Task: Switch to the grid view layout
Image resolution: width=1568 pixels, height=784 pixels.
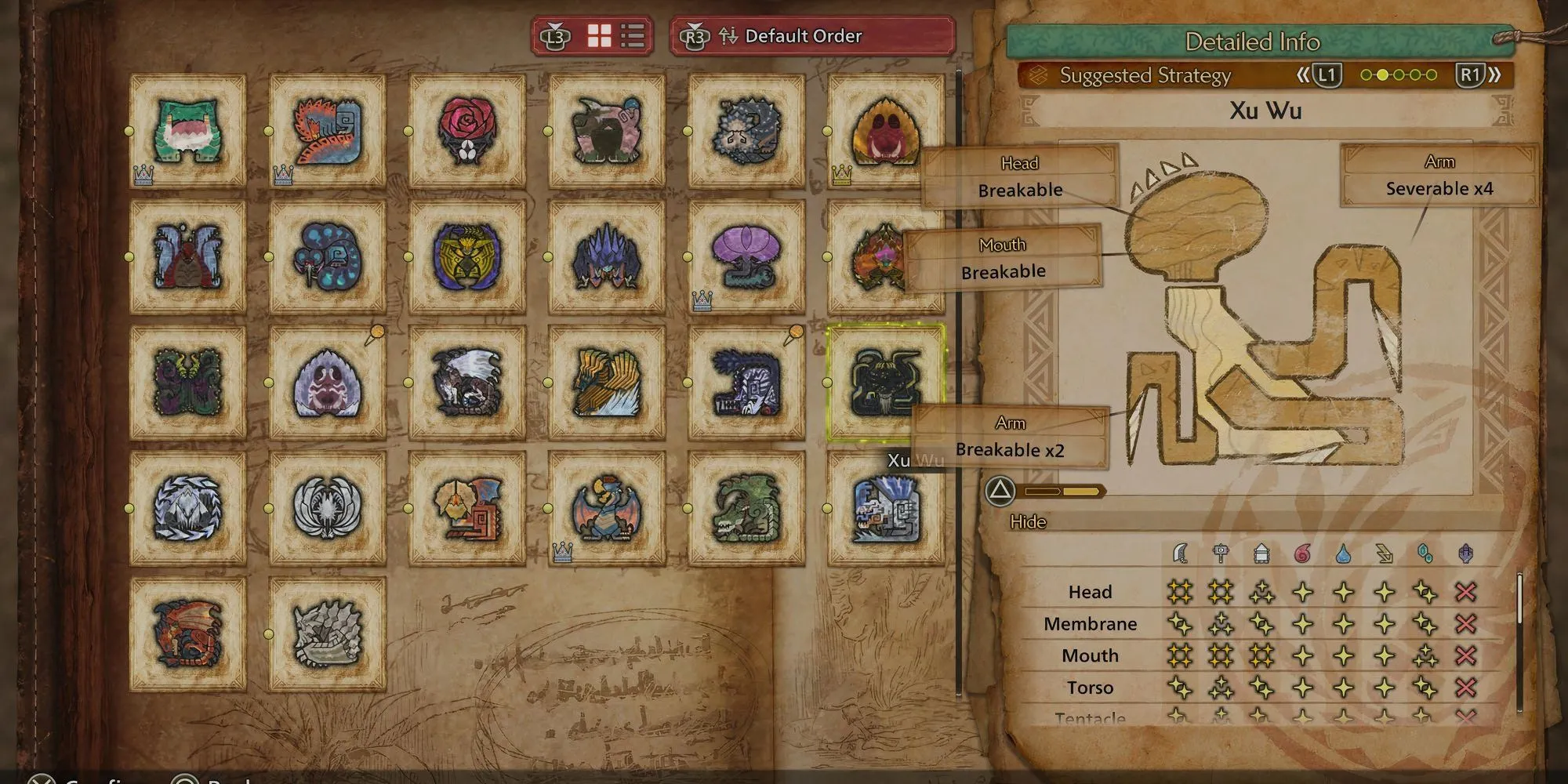Action: [x=600, y=36]
